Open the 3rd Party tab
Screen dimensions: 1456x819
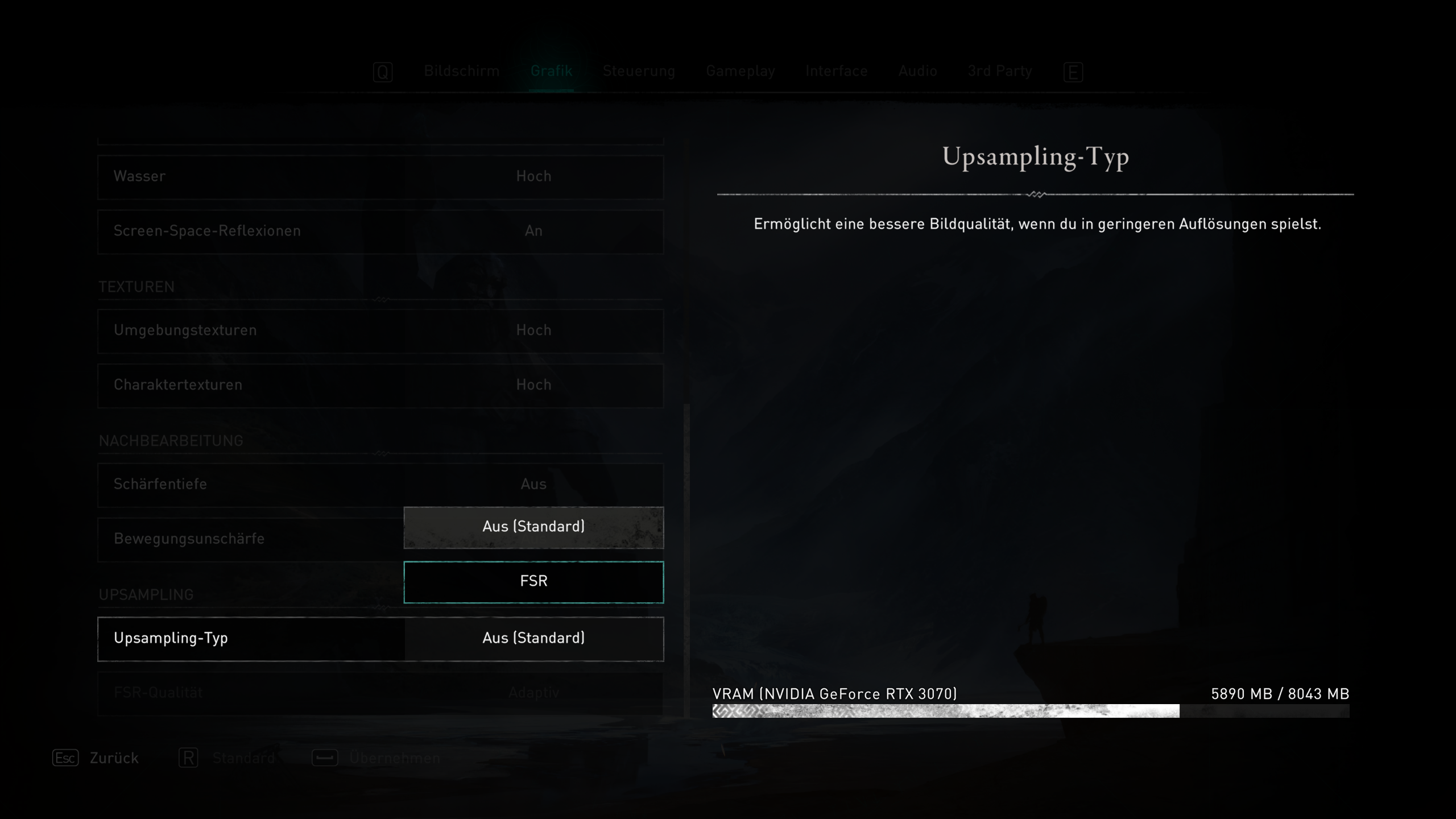999,71
